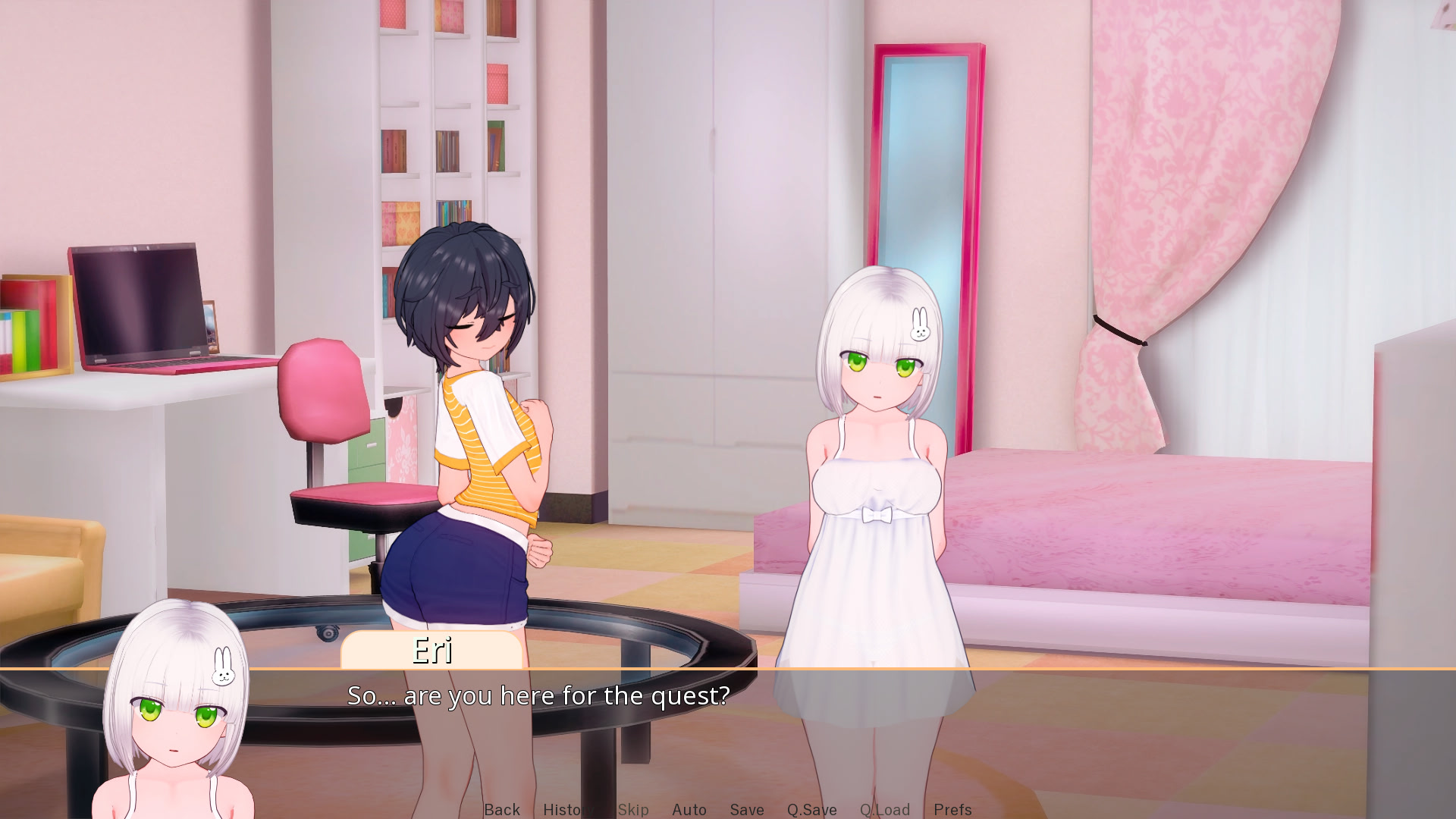Open the Prefs settings screen
The width and height of the screenshot is (1456, 819).
(952, 809)
